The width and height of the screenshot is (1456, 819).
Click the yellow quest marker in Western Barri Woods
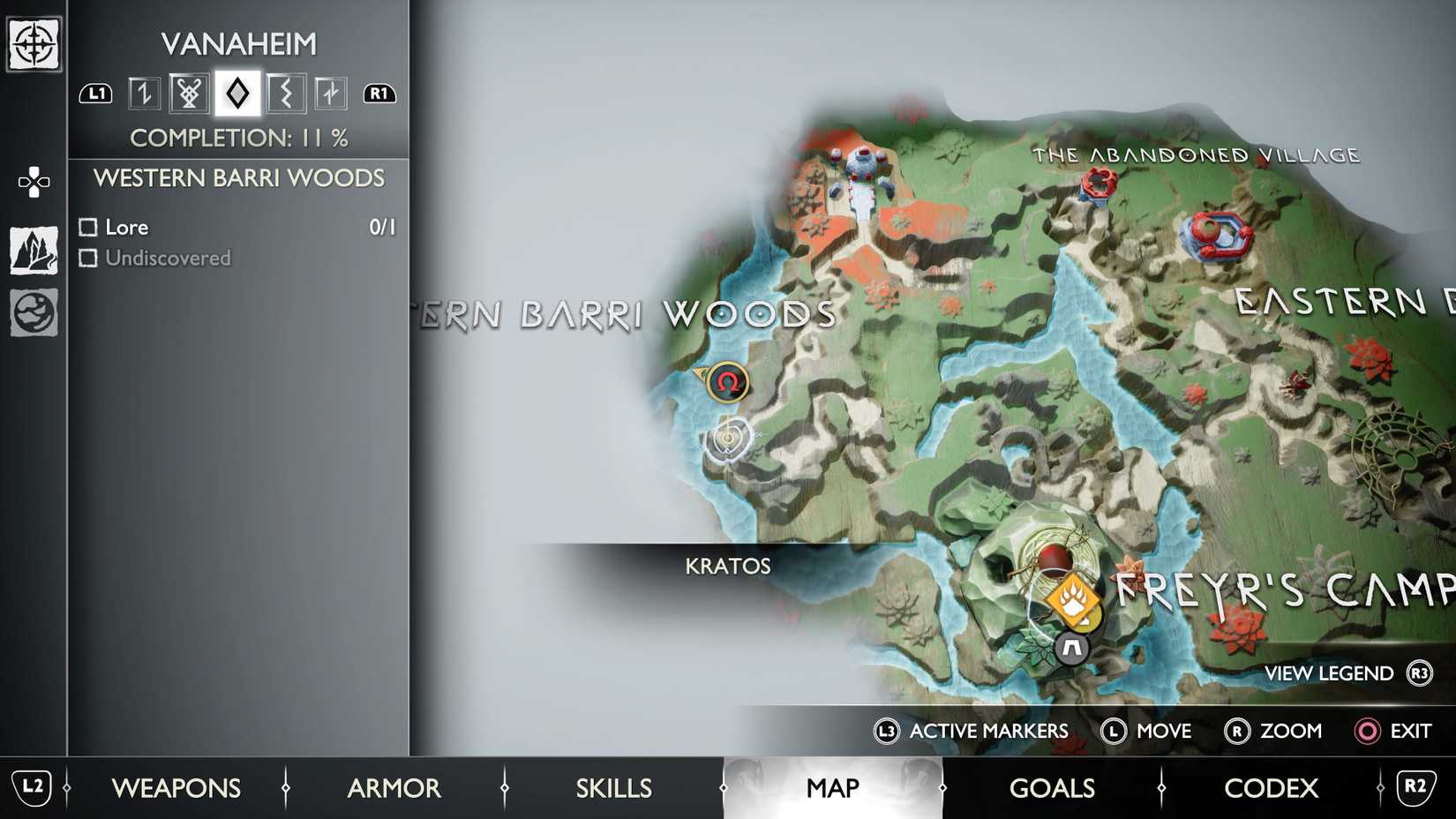click(726, 381)
